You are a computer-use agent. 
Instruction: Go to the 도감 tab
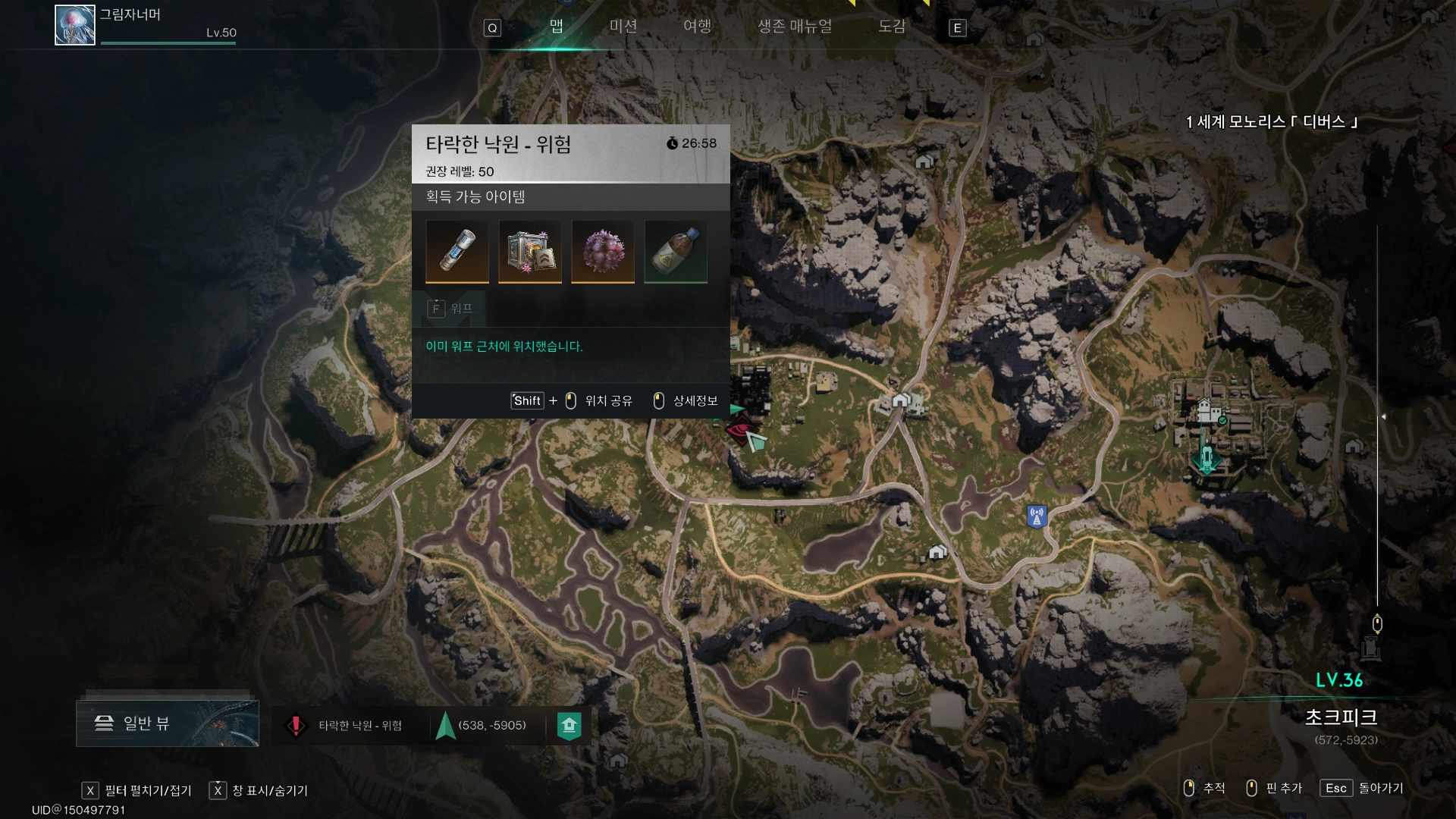coord(892,27)
